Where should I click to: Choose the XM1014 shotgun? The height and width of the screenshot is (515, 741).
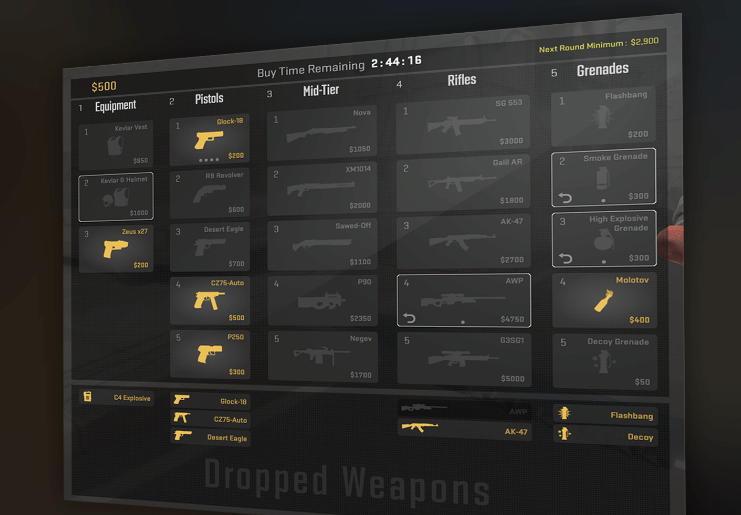point(322,188)
